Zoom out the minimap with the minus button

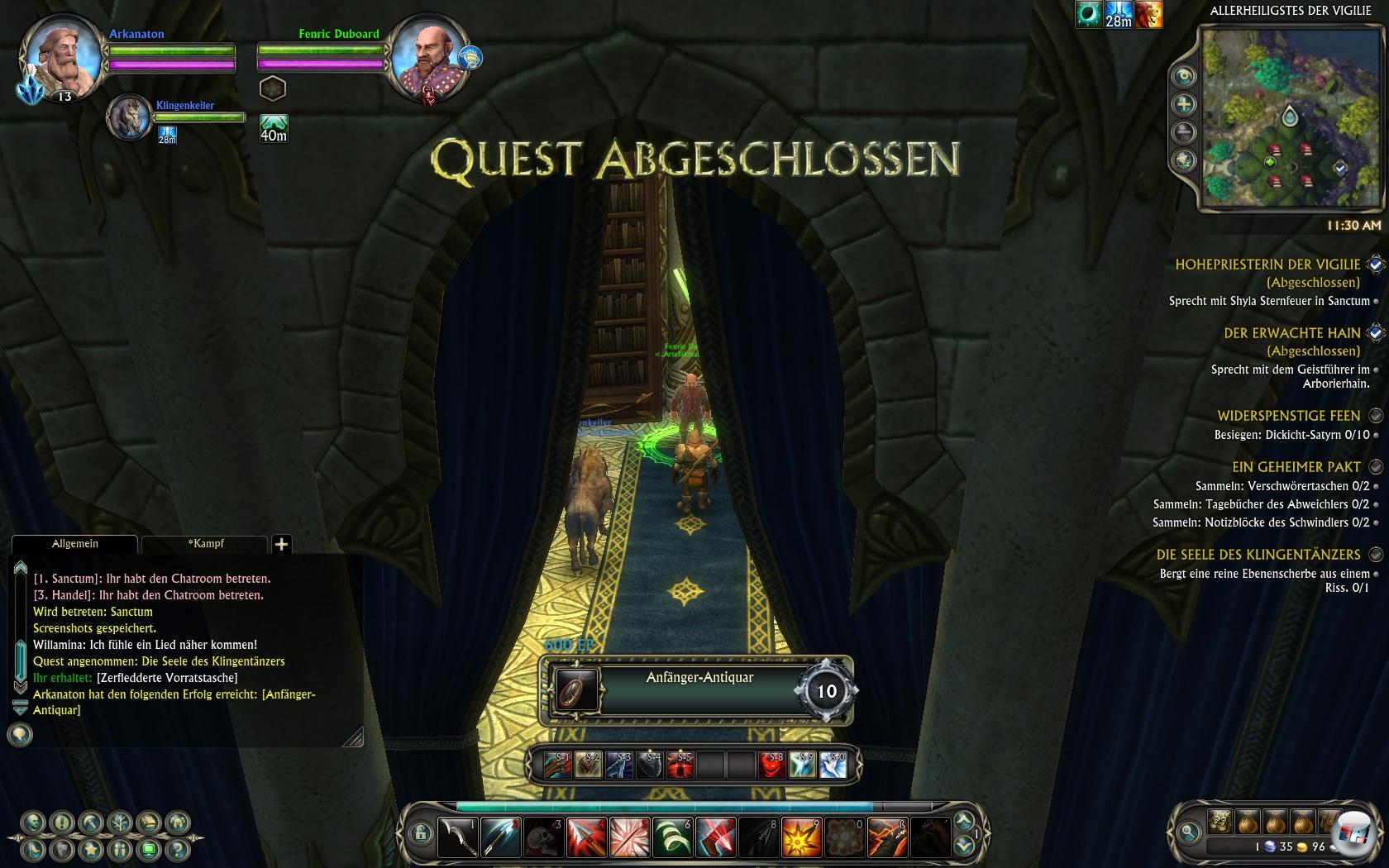coord(1185,132)
